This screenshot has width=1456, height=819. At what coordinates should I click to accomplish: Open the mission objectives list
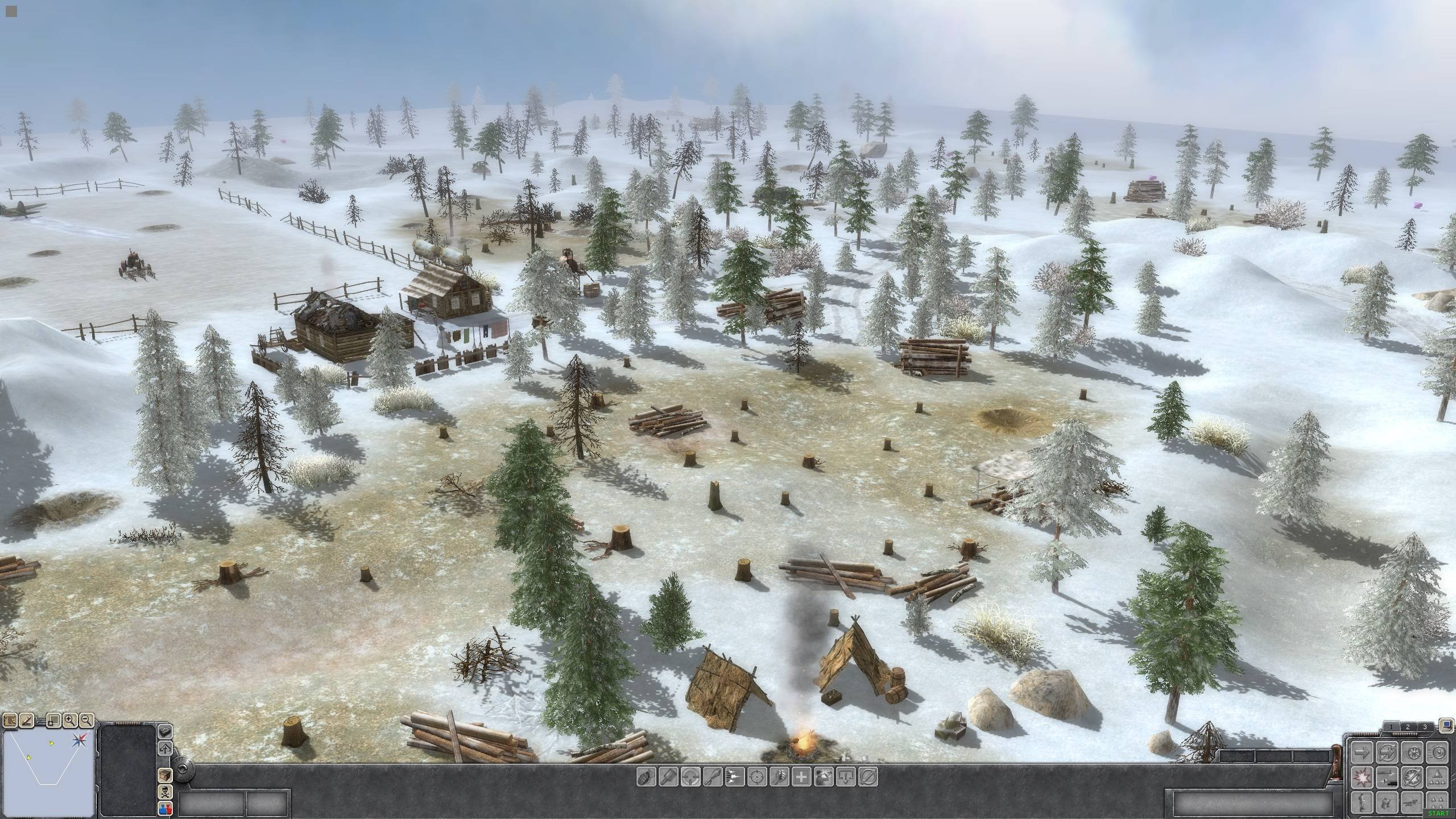tap(10, 721)
